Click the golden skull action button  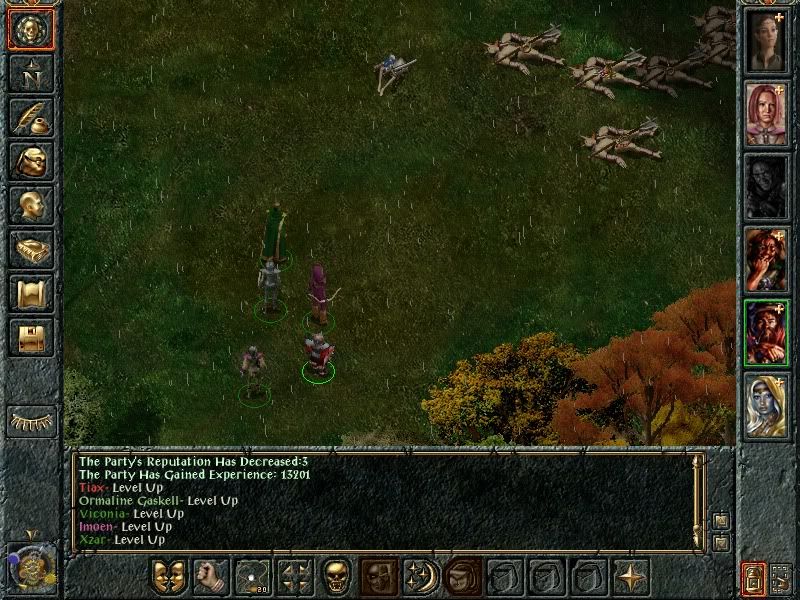(336, 577)
